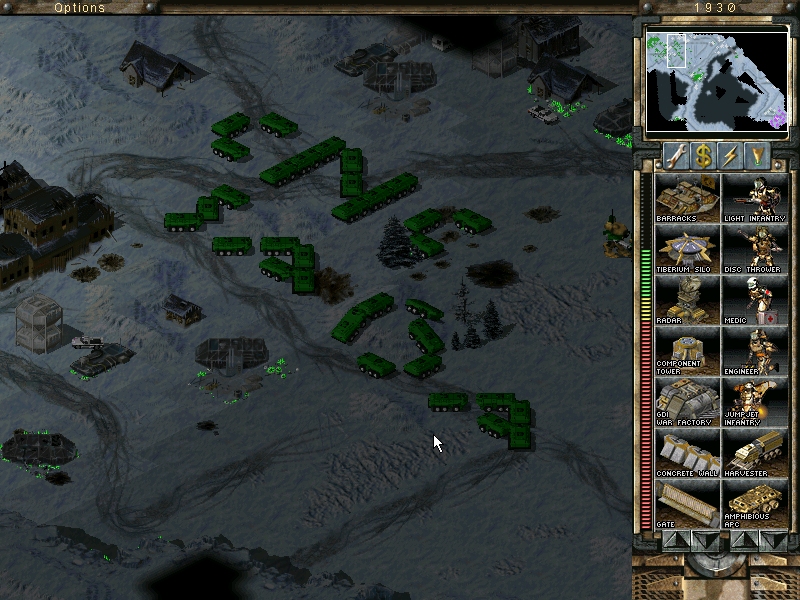Train a Disc Thrower
Screen dimensions: 800x600
coord(755,249)
